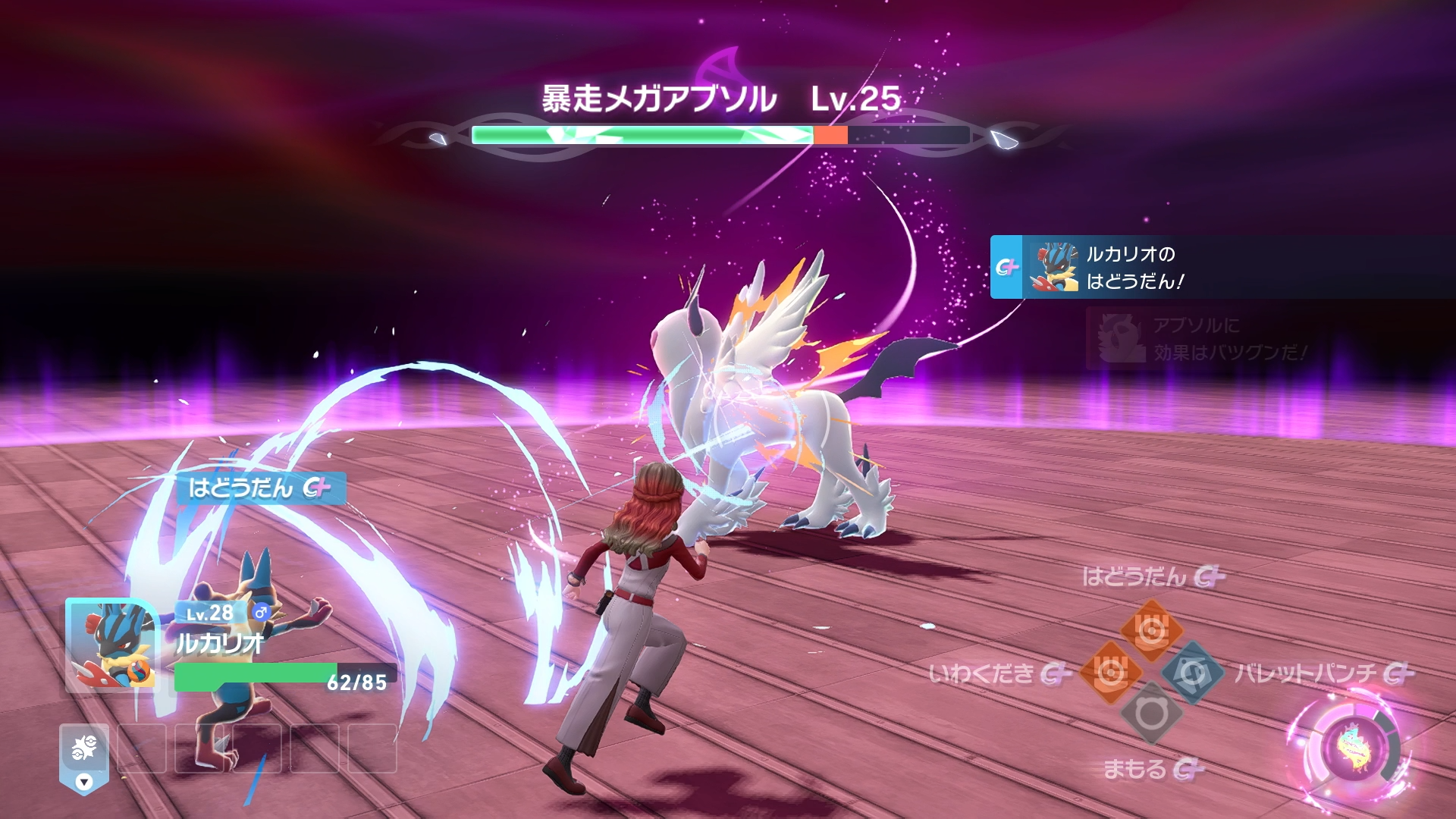1456x819 pixels.
Task: Open the Poké Ball burst icon
Action: click(84, 748)
